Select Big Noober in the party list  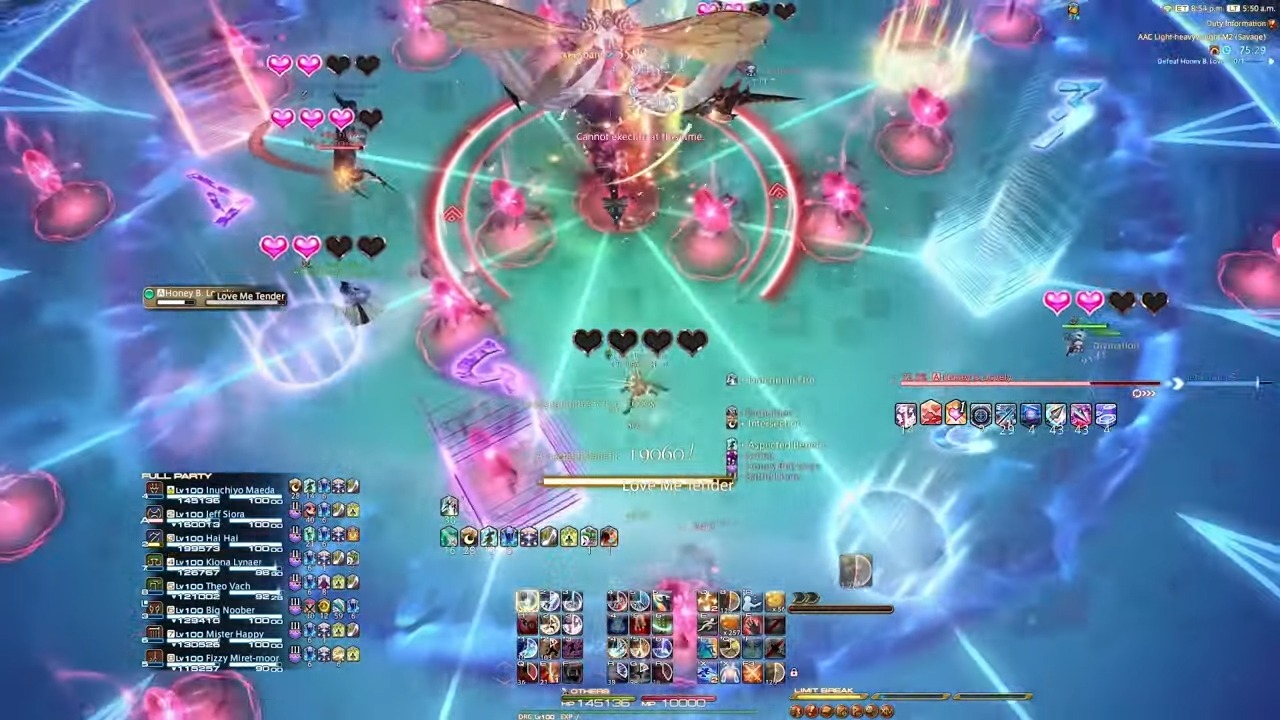(x=226, y=610)
